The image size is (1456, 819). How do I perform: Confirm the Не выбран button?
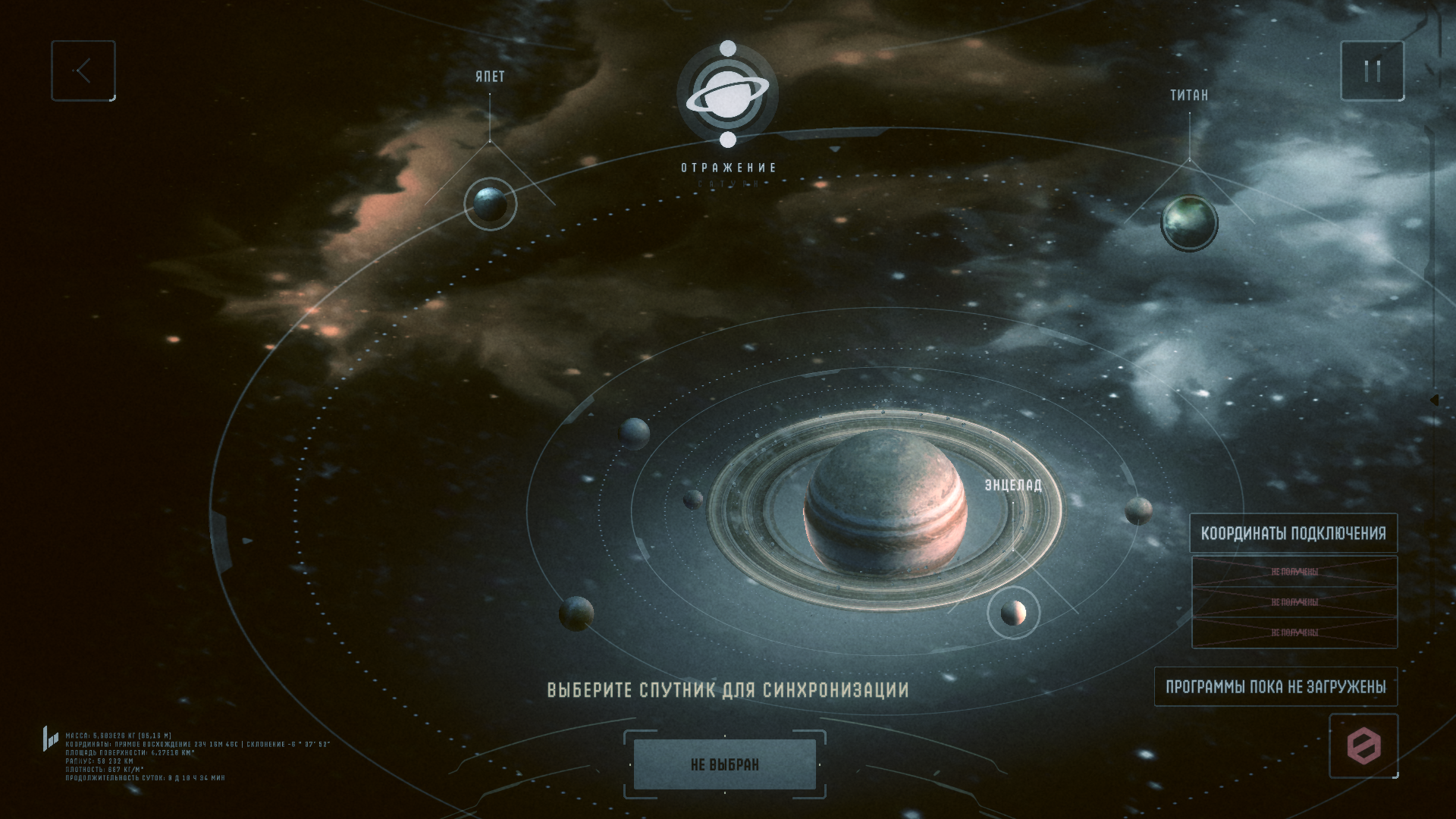pyautogui.click(x=724, y=764)
